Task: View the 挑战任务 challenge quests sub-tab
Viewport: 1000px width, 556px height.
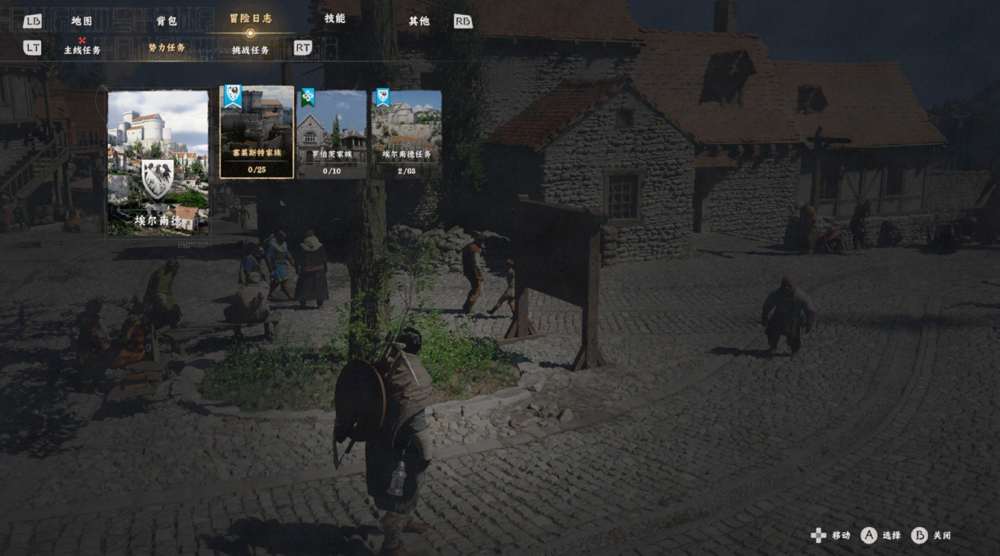Action: pos(251,50)
